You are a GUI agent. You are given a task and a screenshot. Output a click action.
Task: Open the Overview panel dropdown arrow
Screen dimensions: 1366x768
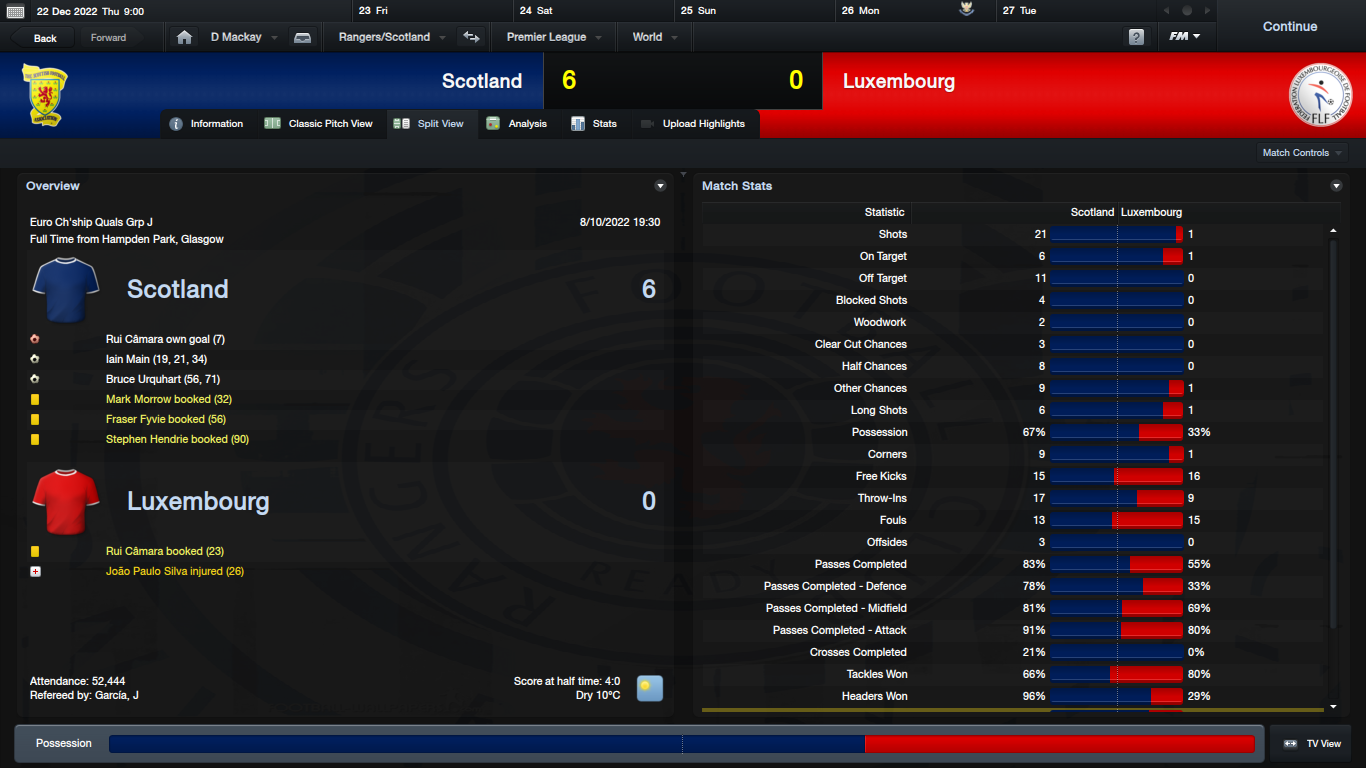660,186
